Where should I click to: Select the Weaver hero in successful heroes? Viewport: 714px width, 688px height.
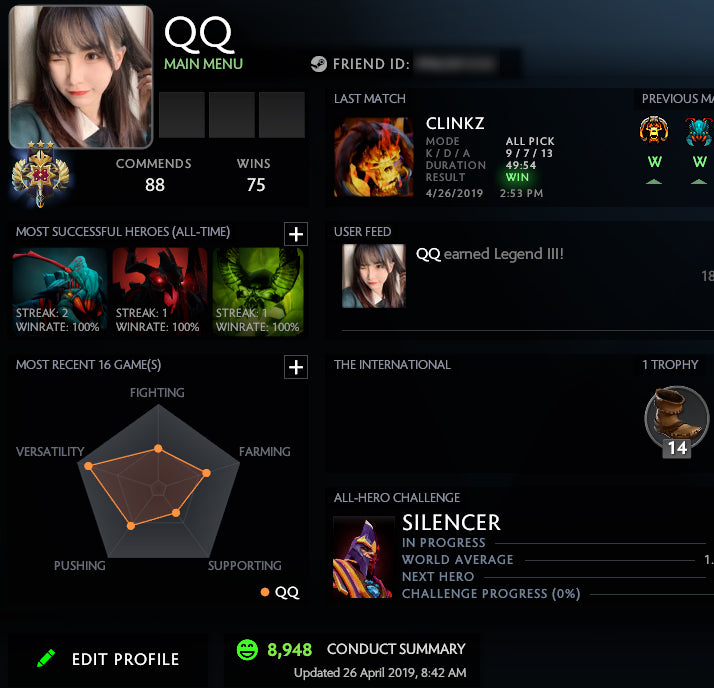tap(59, 292)
